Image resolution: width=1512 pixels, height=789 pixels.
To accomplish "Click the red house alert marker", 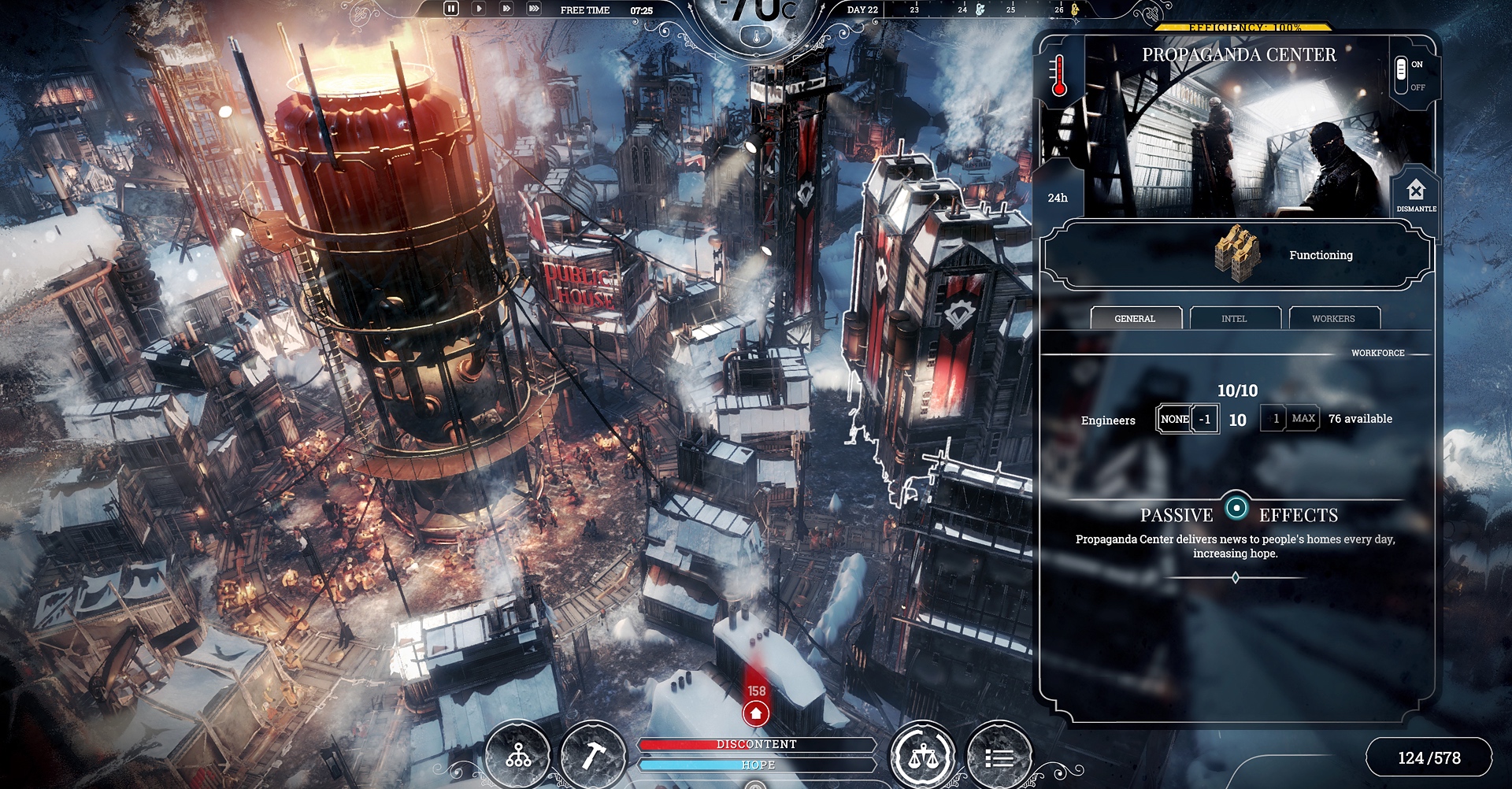I will 756,713.
